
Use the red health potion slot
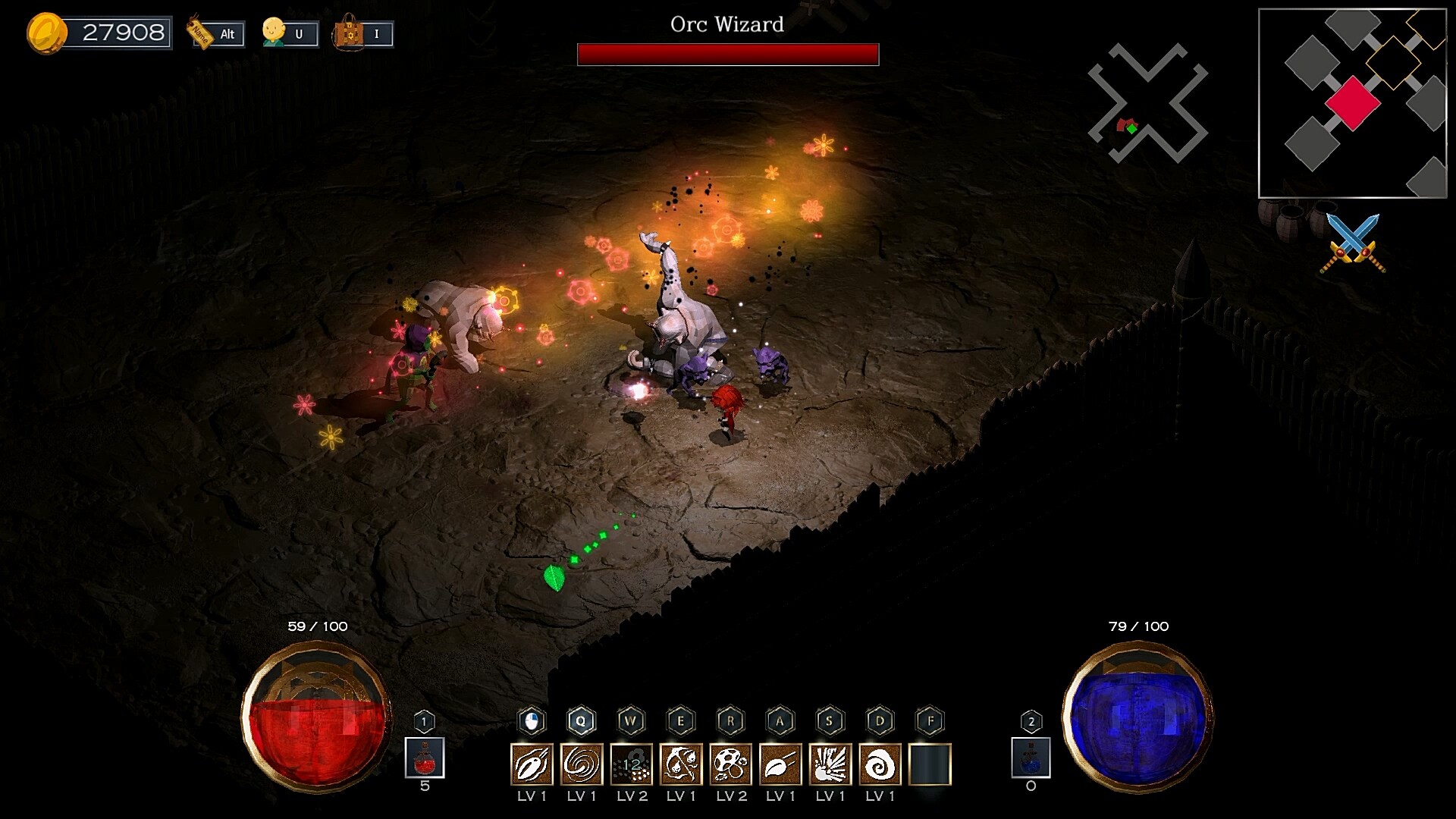[x=425, y=758]
